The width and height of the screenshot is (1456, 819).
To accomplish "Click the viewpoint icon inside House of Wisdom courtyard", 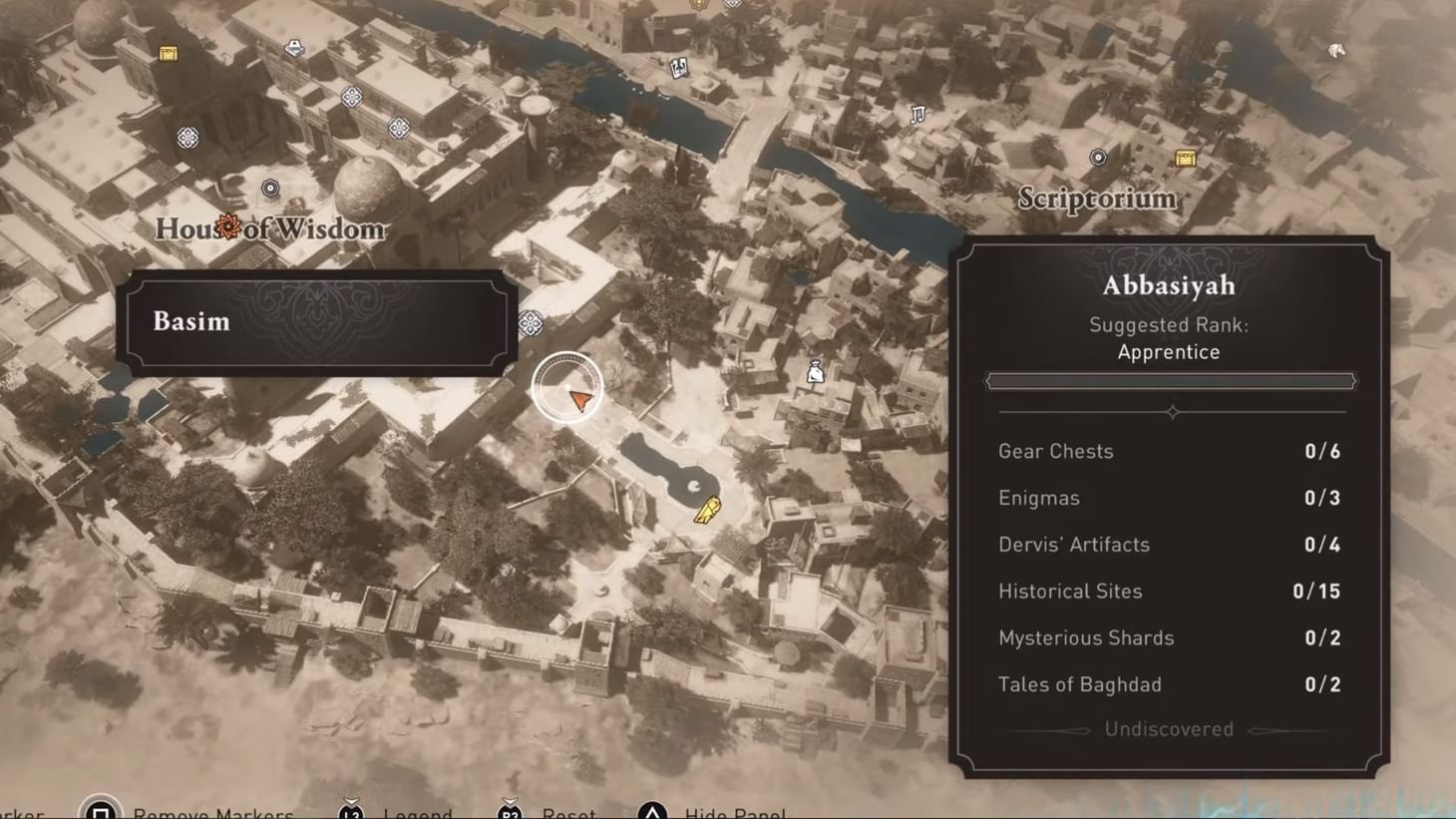I will coord(270,187).
